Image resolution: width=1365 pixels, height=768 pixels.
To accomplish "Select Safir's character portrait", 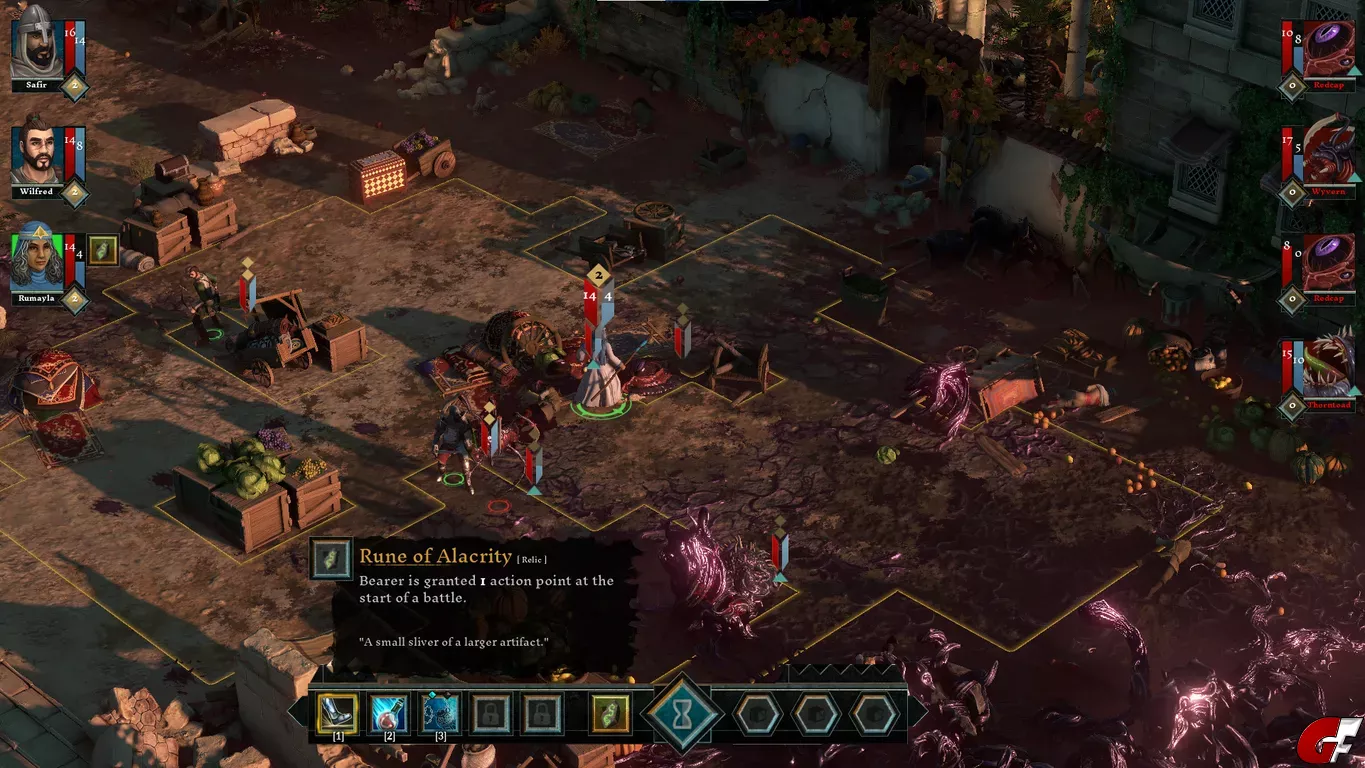I will [37, 43].
